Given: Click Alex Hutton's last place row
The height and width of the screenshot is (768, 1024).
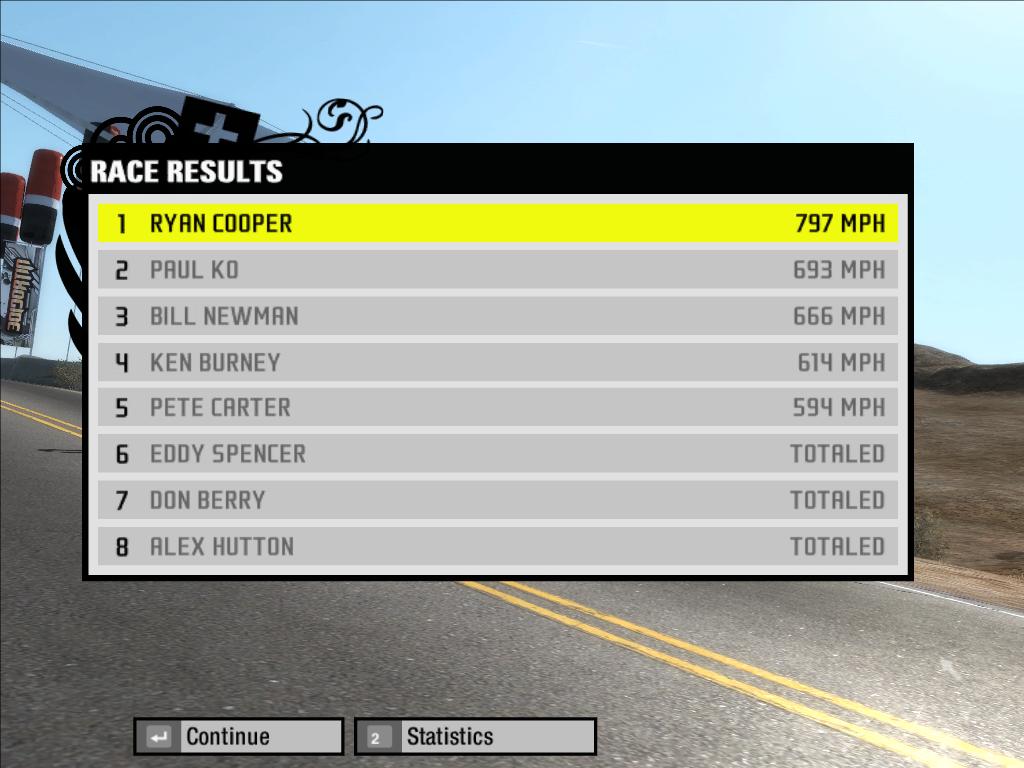Looking at the screenshot, I should (x=497, y=546).
